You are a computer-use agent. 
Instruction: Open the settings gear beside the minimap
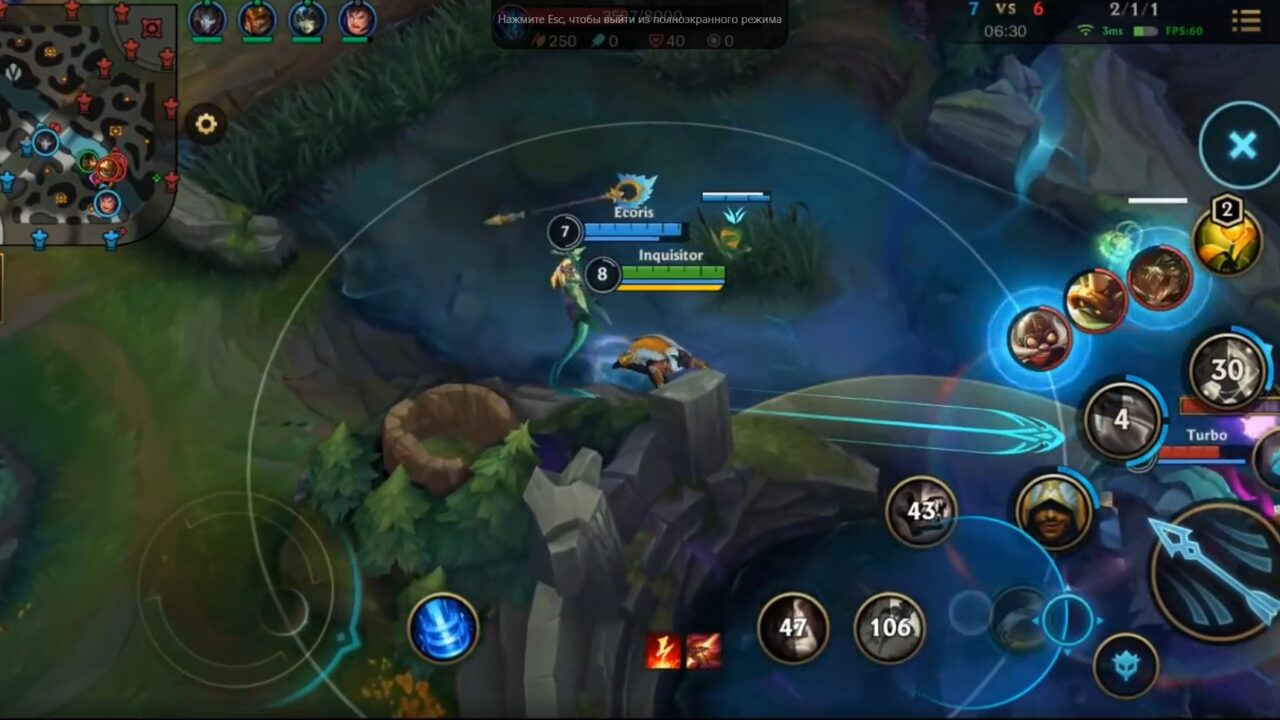pyautogui.click(x=206, y=122)
